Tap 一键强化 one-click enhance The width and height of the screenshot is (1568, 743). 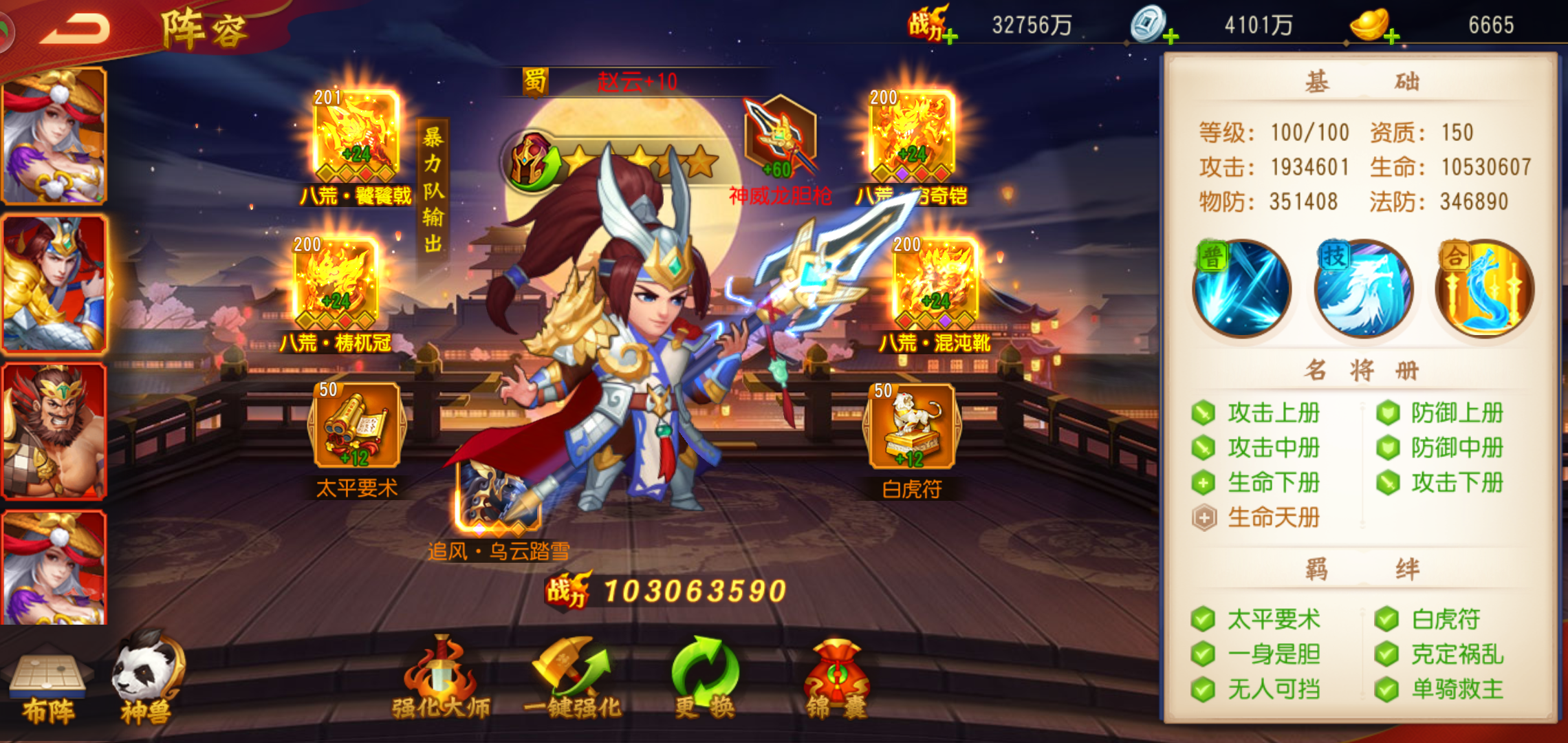click(x=572, y=679)
